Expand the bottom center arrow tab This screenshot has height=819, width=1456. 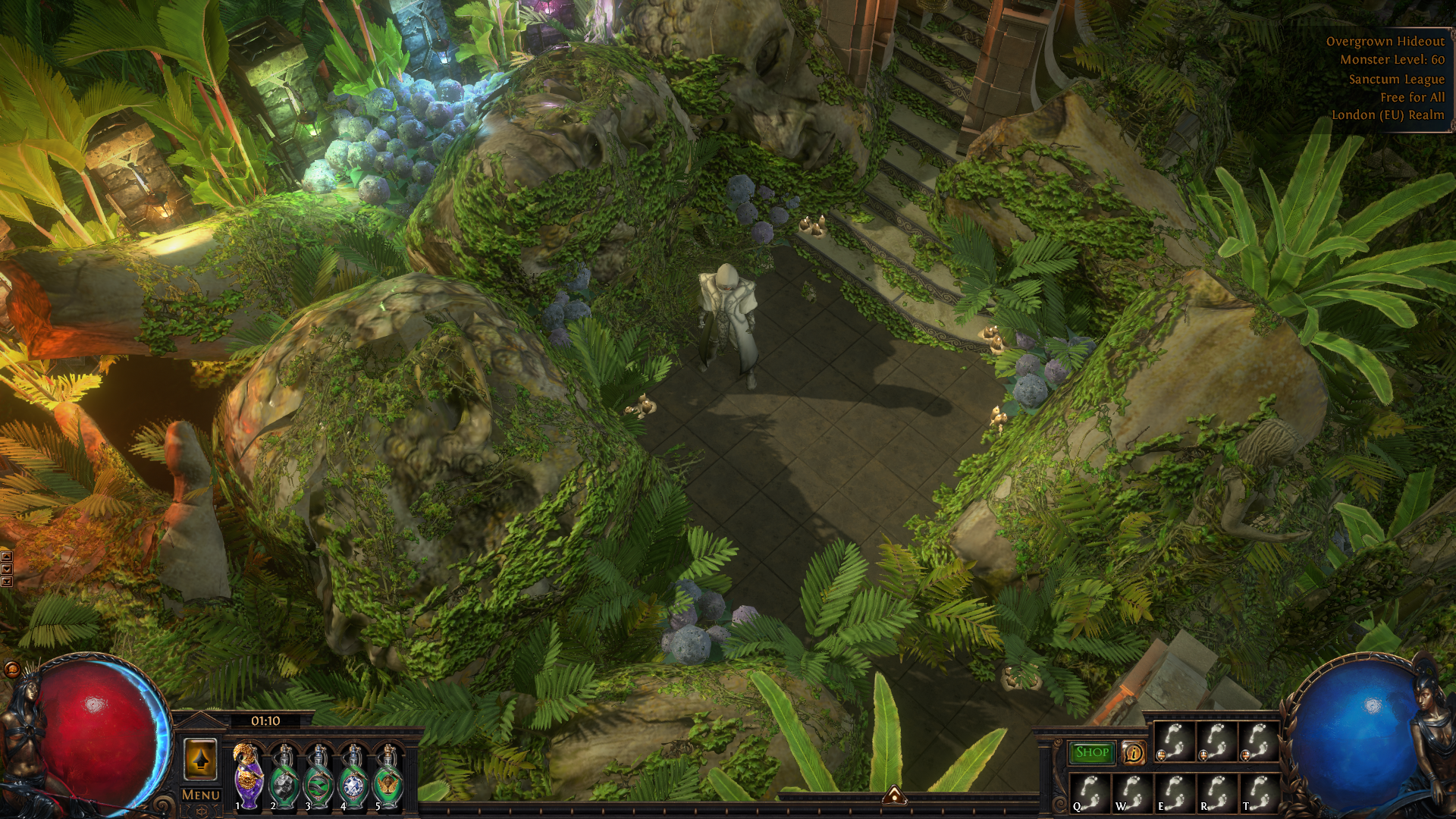click(895, 795)
